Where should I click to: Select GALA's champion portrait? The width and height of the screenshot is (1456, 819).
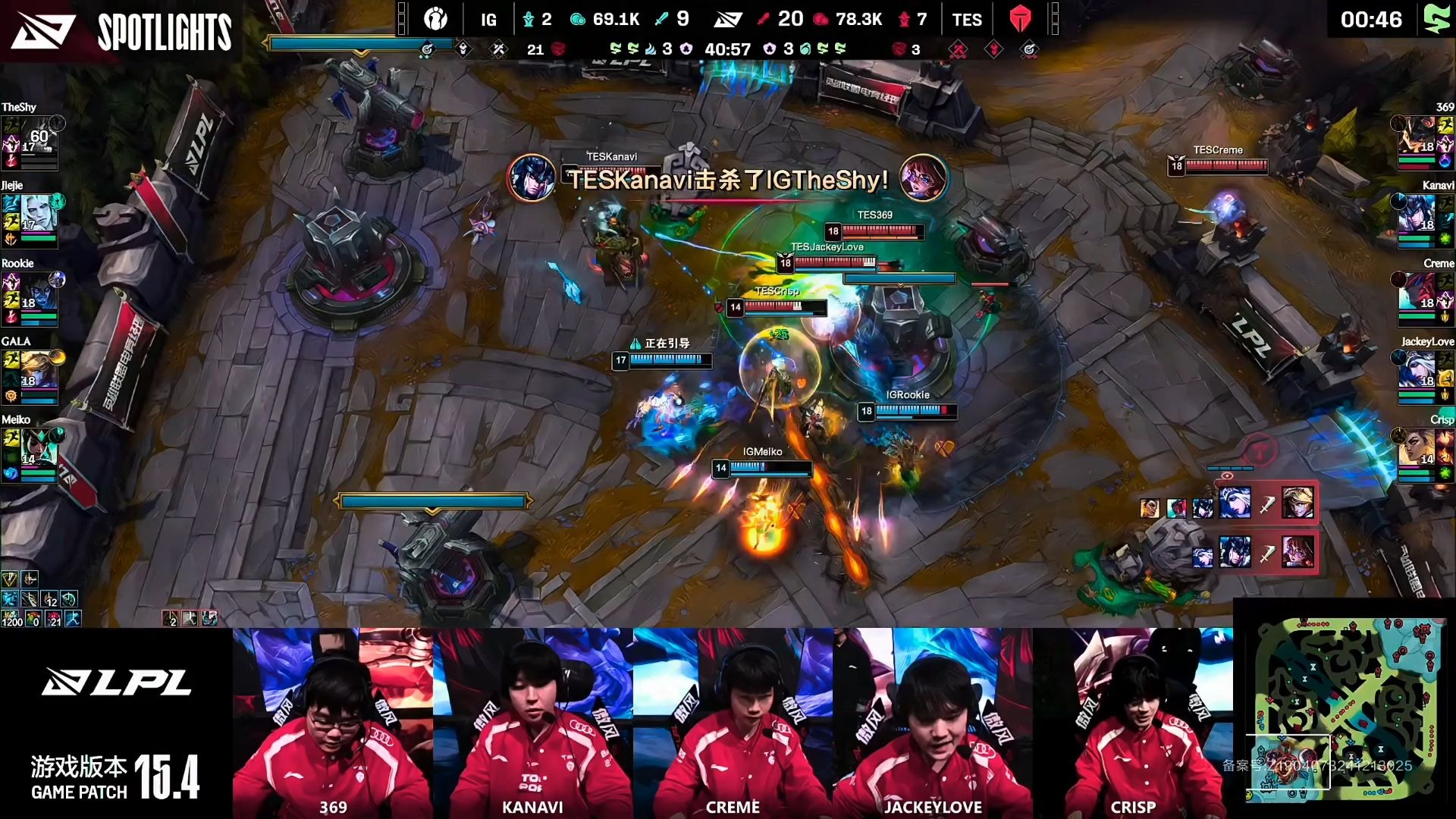click(38, 371)
